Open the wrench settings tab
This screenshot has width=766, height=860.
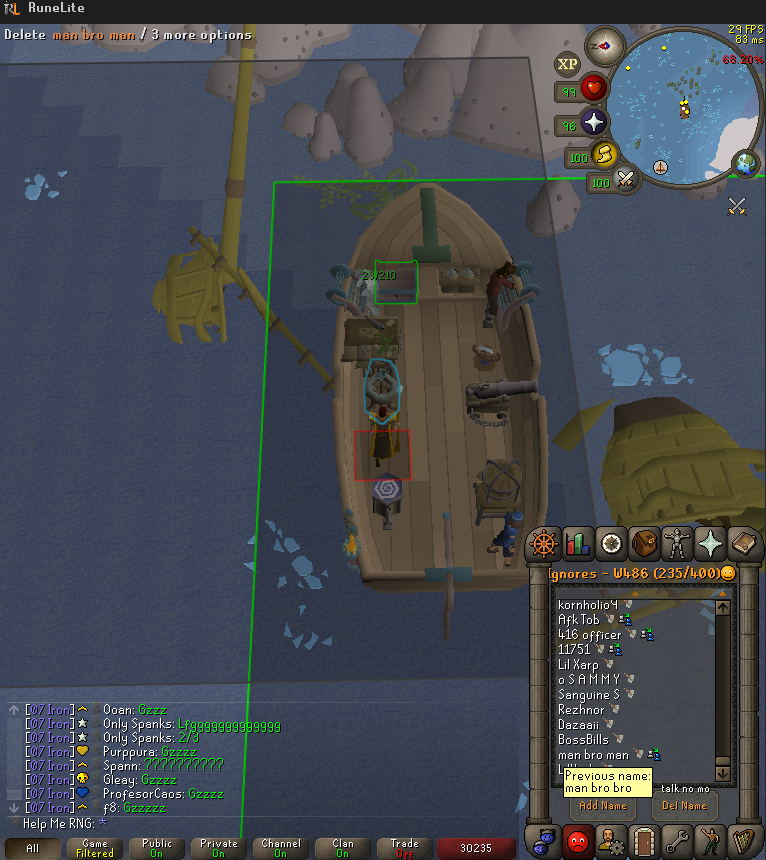(x=677, y=838)
